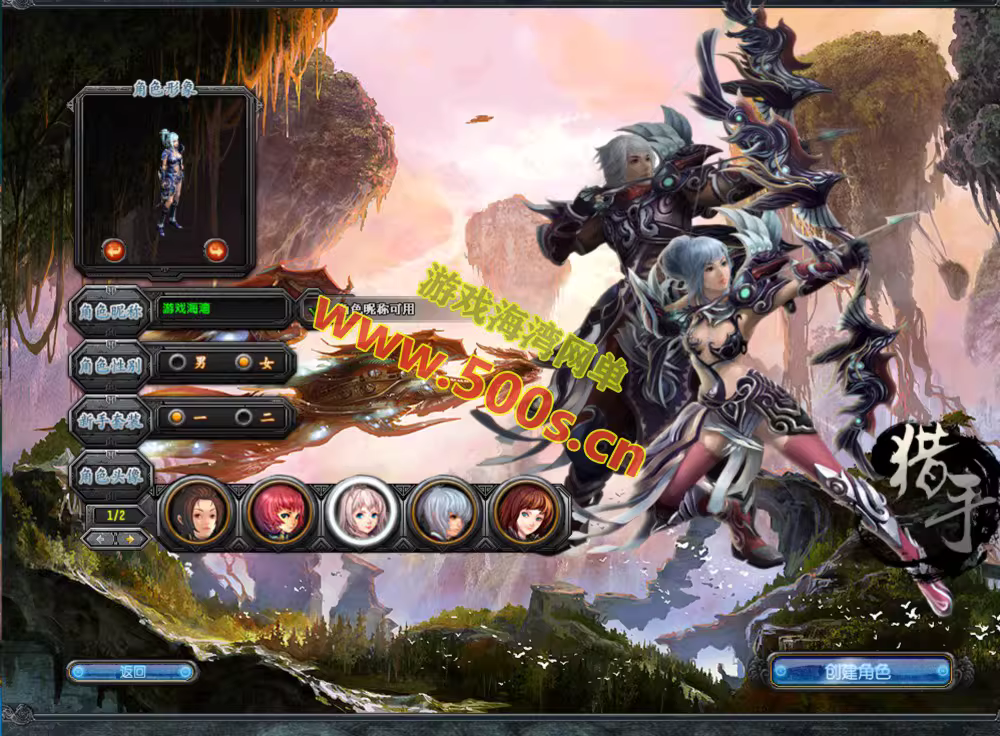This screenshot has height=736, width=1000.
Task: Choose starter outfit 一
Action: coord(177,417)
